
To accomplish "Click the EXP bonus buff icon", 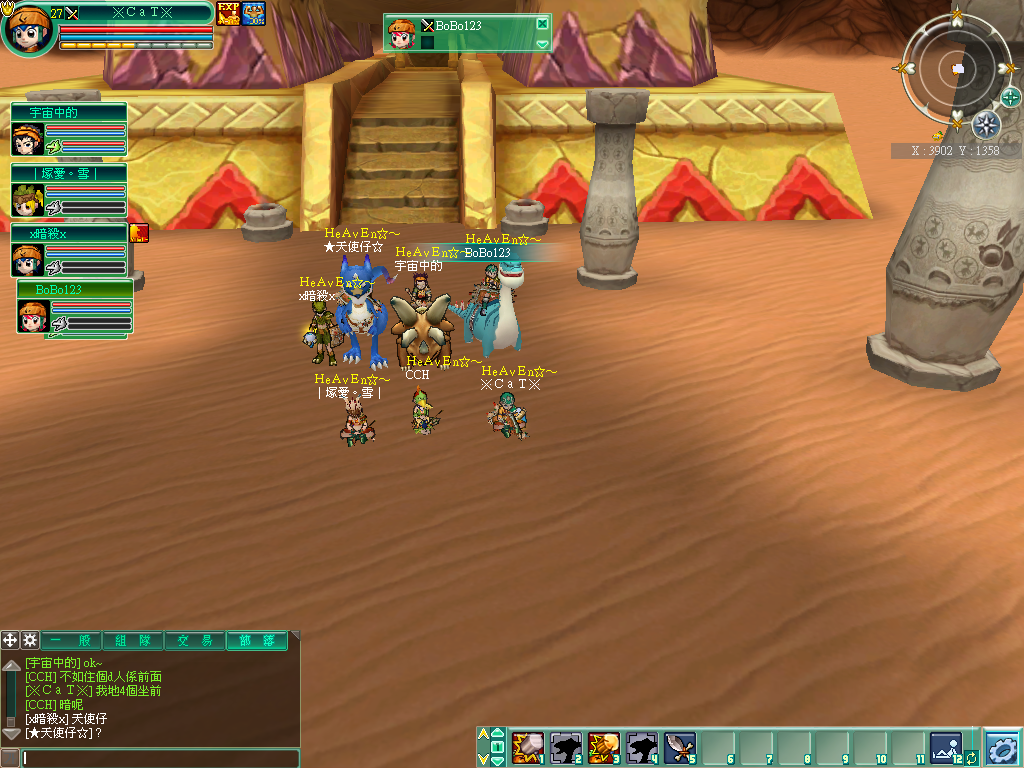I will [x=228, y=13].
